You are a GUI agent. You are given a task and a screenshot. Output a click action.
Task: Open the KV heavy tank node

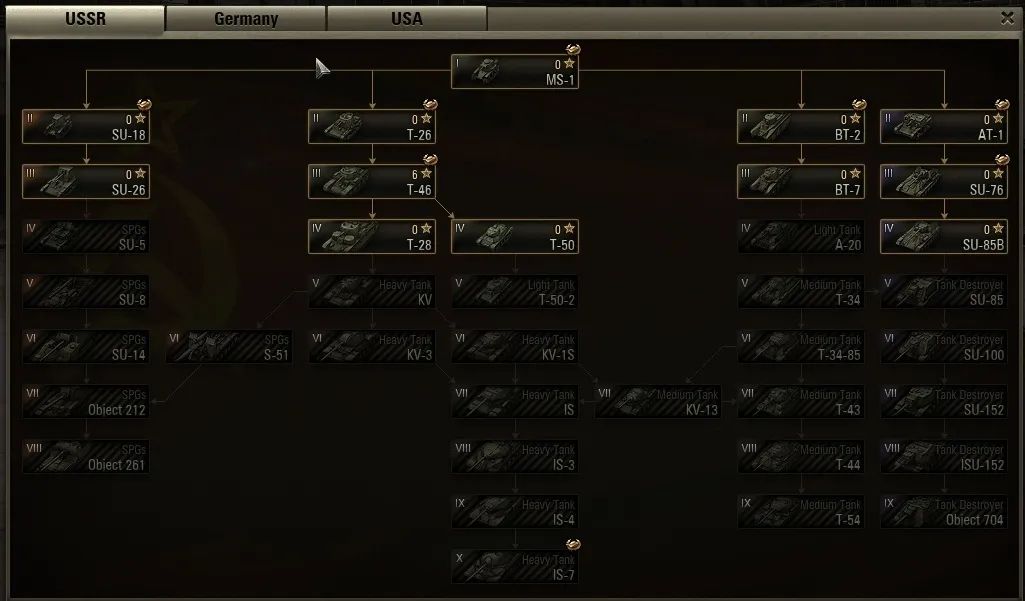(372, 292)
